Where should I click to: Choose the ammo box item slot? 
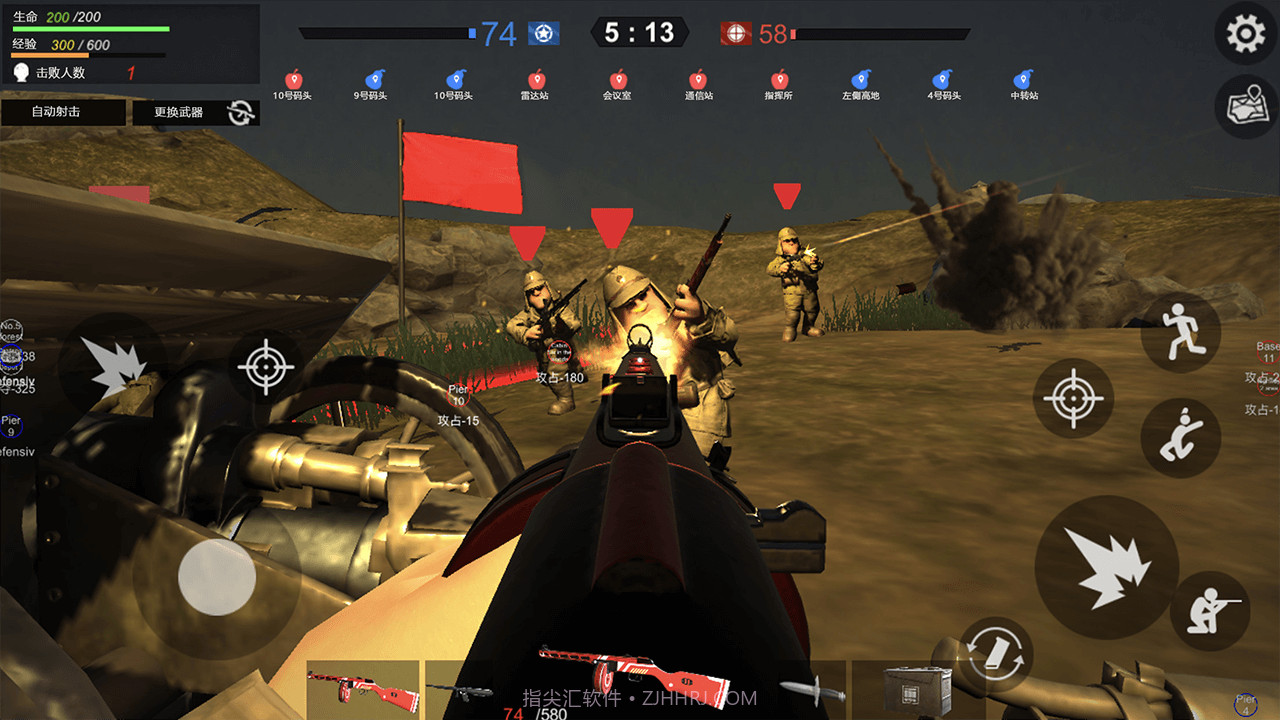click(x=911, y=689)
